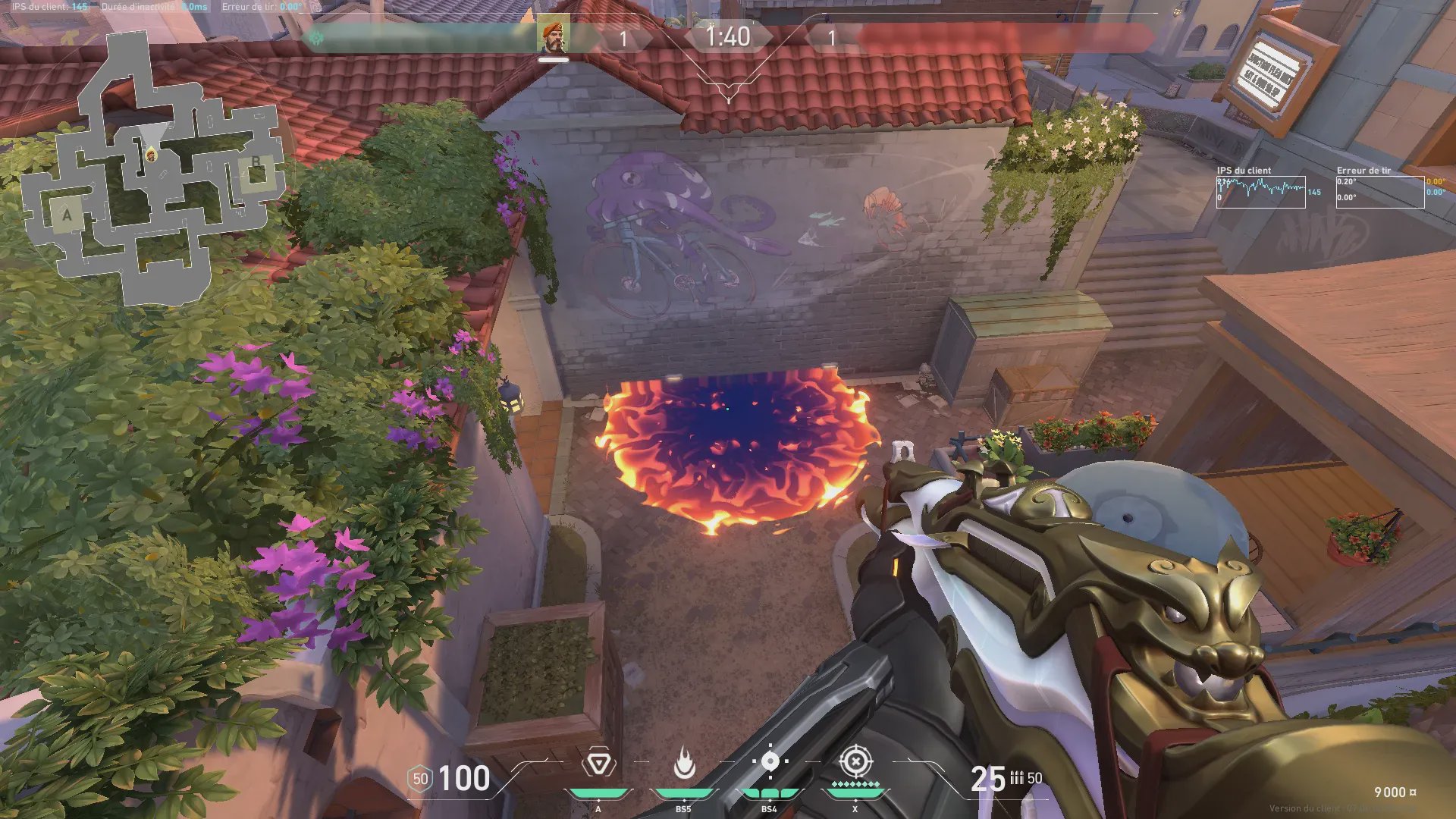The height and width of the screenshot is (819, 1456).
Task: Activate the Stim Beacon ability icon
Action: [x=598, y=763]
